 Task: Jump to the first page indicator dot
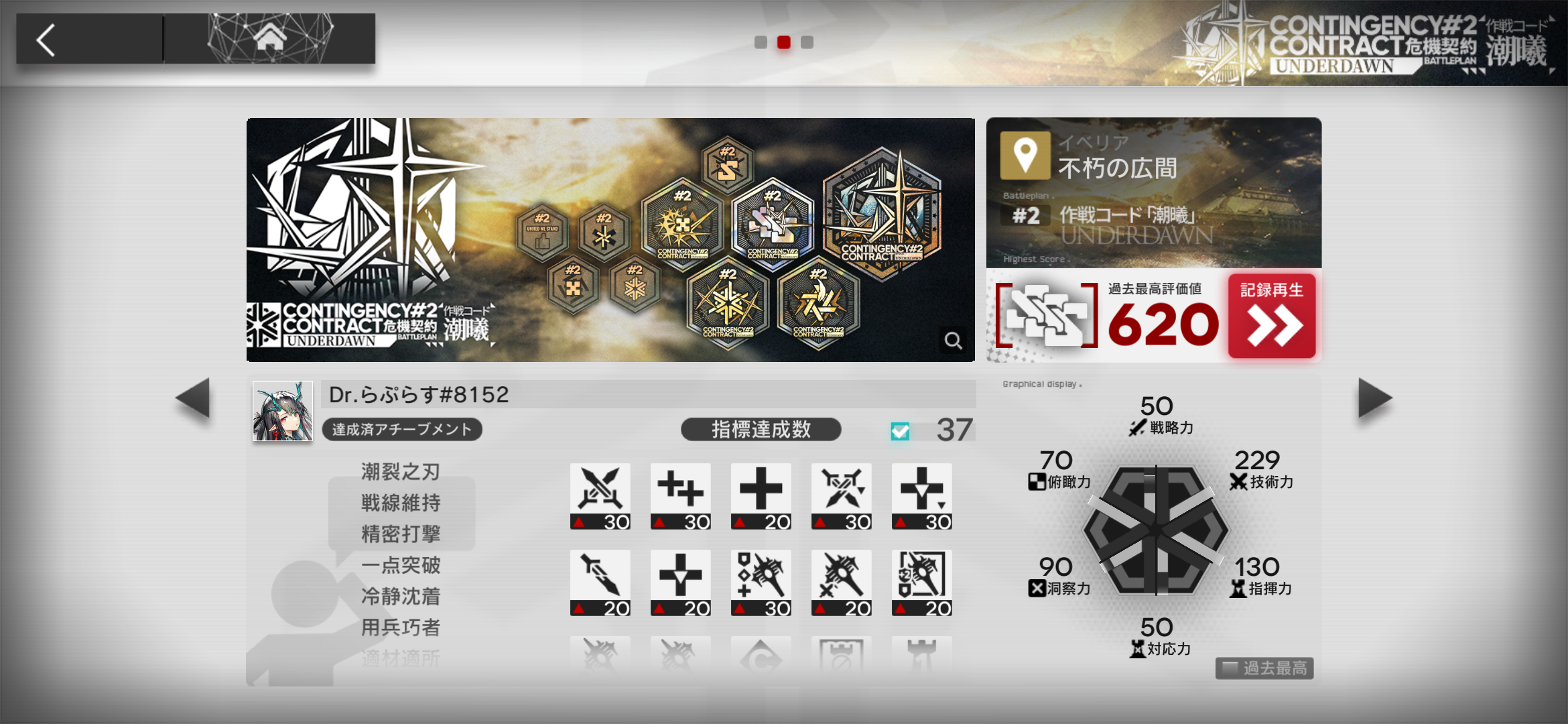(761, 42)
